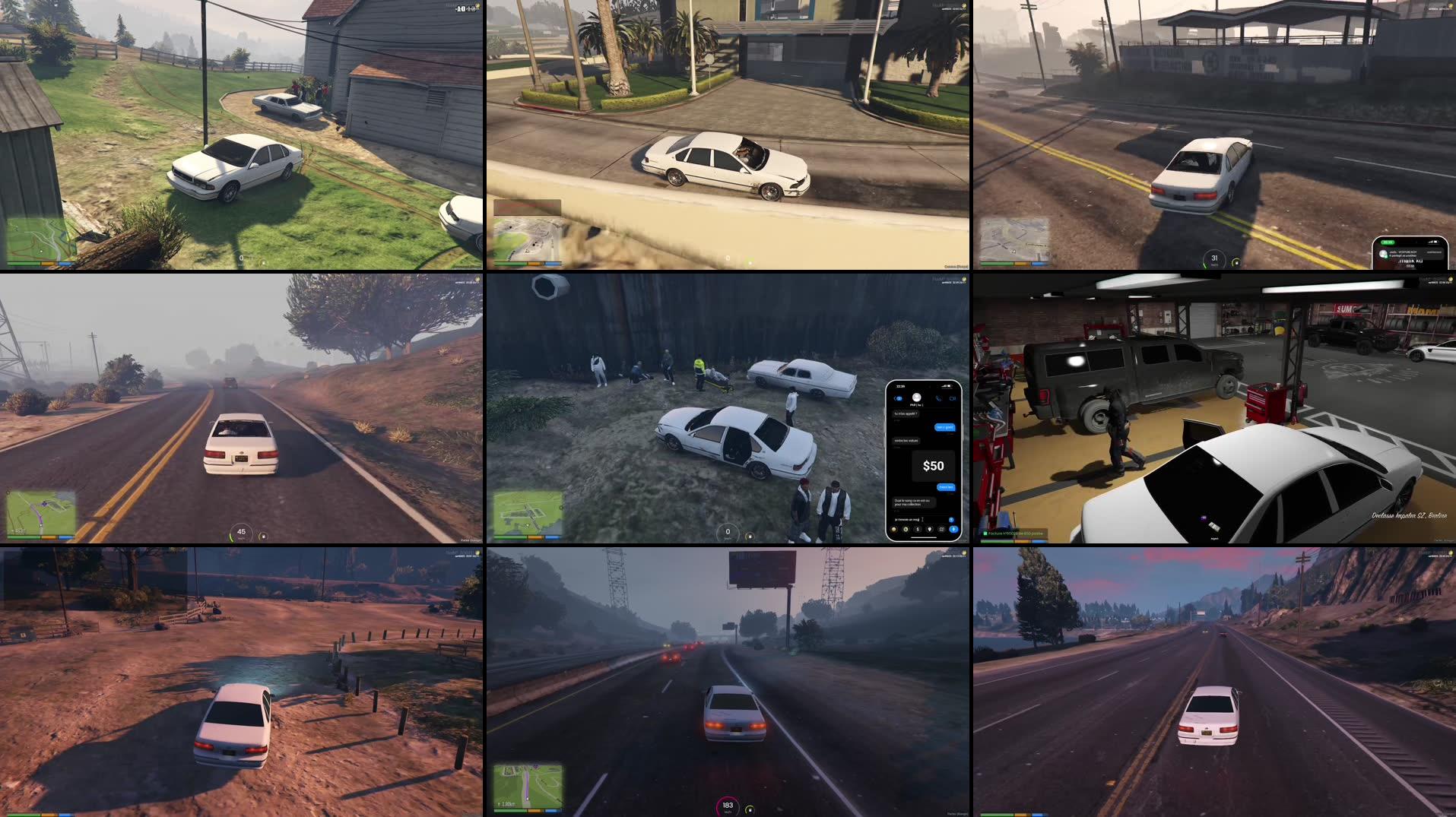Tap the $50 payment card in the chat
Screen dimensions: 1456x817
[x=934, y=465]
